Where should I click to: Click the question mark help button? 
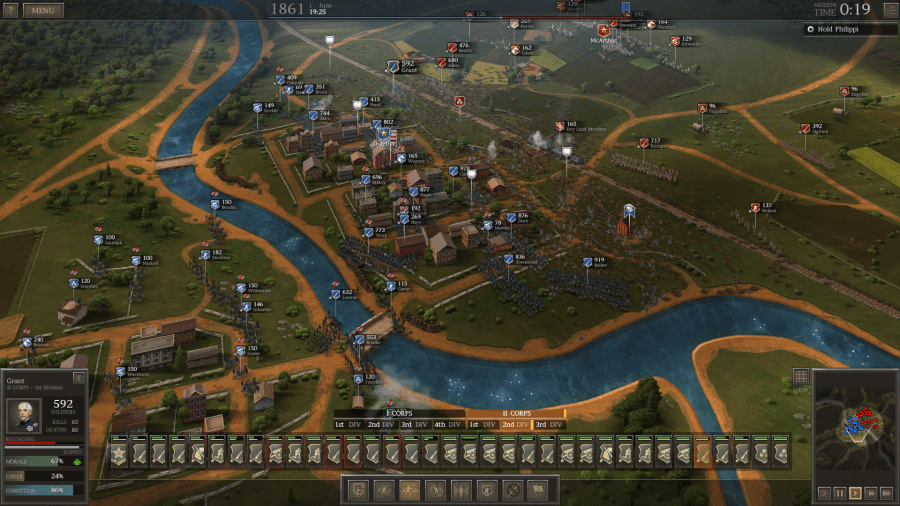coord(10,10)
